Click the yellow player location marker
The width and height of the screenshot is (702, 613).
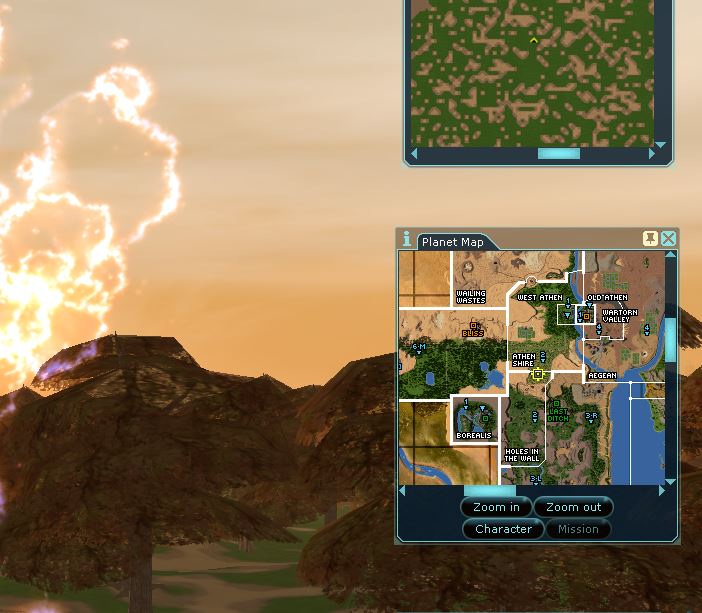pyautogui.click(x=538, y=374)
